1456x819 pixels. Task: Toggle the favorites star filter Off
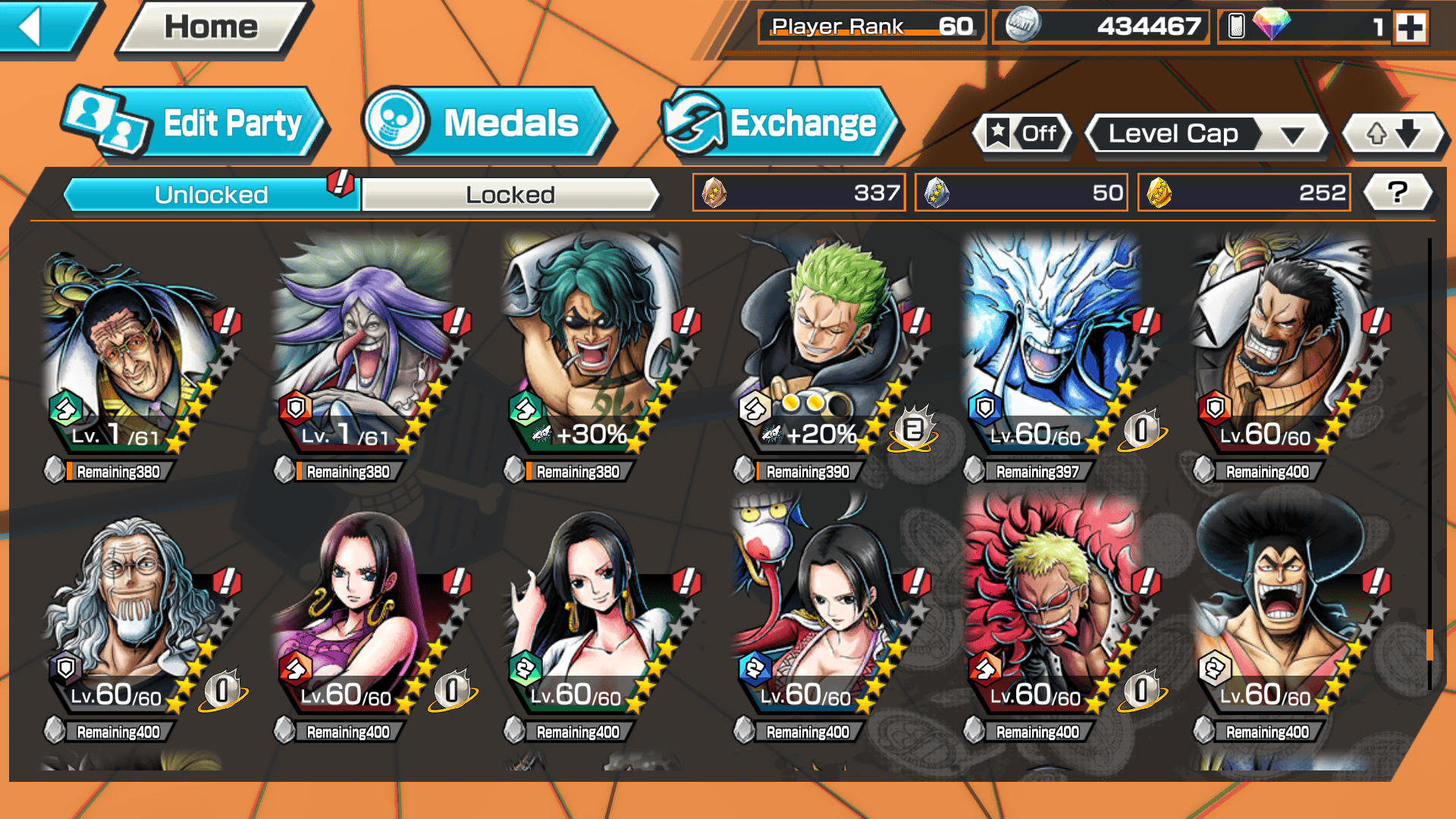pyautogui.click(x=1022, y=134)
